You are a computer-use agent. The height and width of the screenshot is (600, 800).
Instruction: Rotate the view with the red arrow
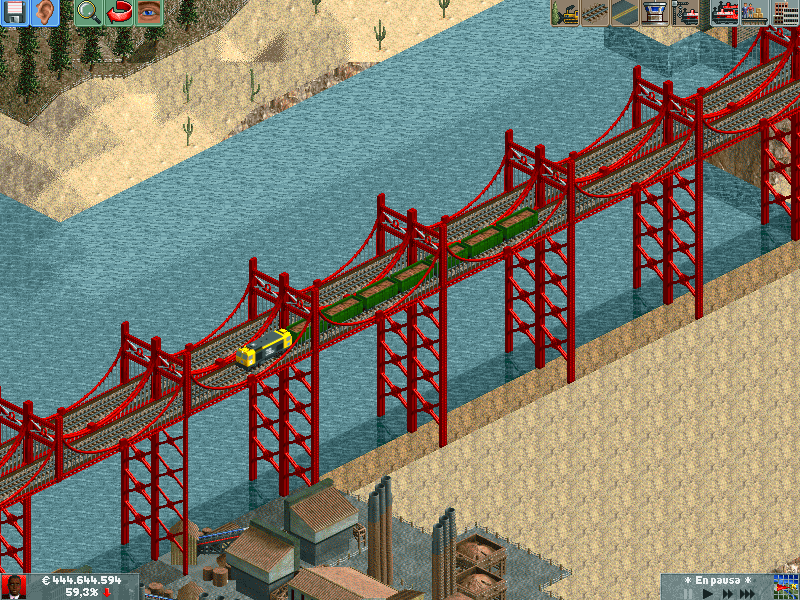pos(119,13)
